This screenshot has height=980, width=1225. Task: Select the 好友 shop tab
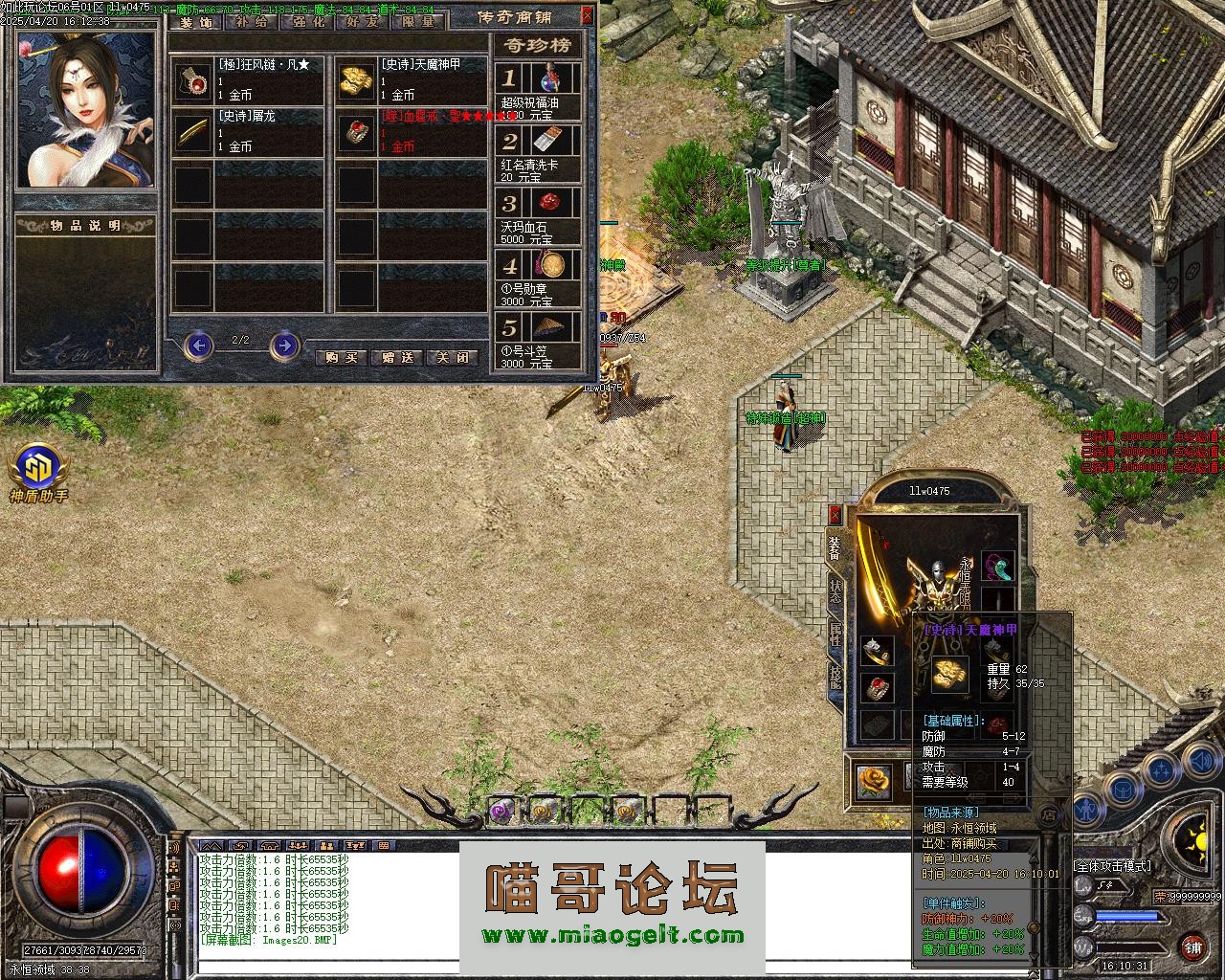pos(362,21)
